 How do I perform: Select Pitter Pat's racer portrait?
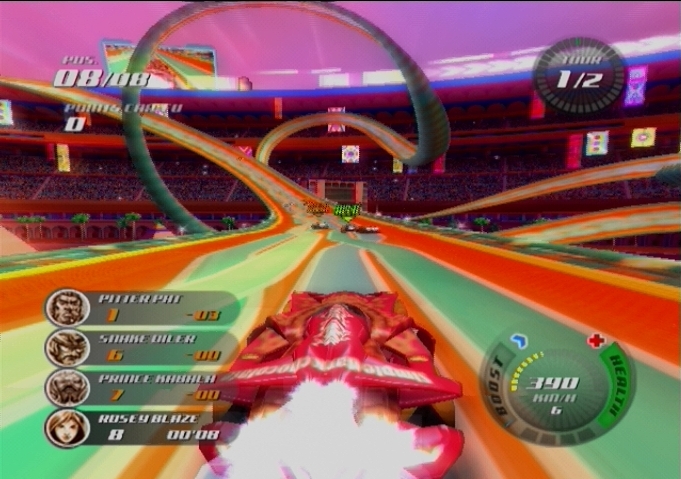point(66,308)
